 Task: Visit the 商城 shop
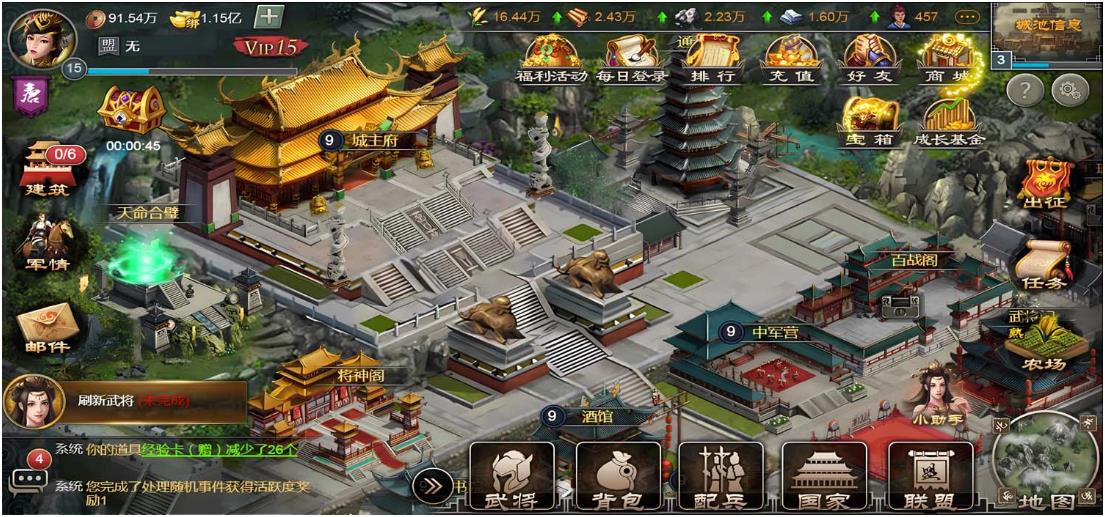[948, 58]
